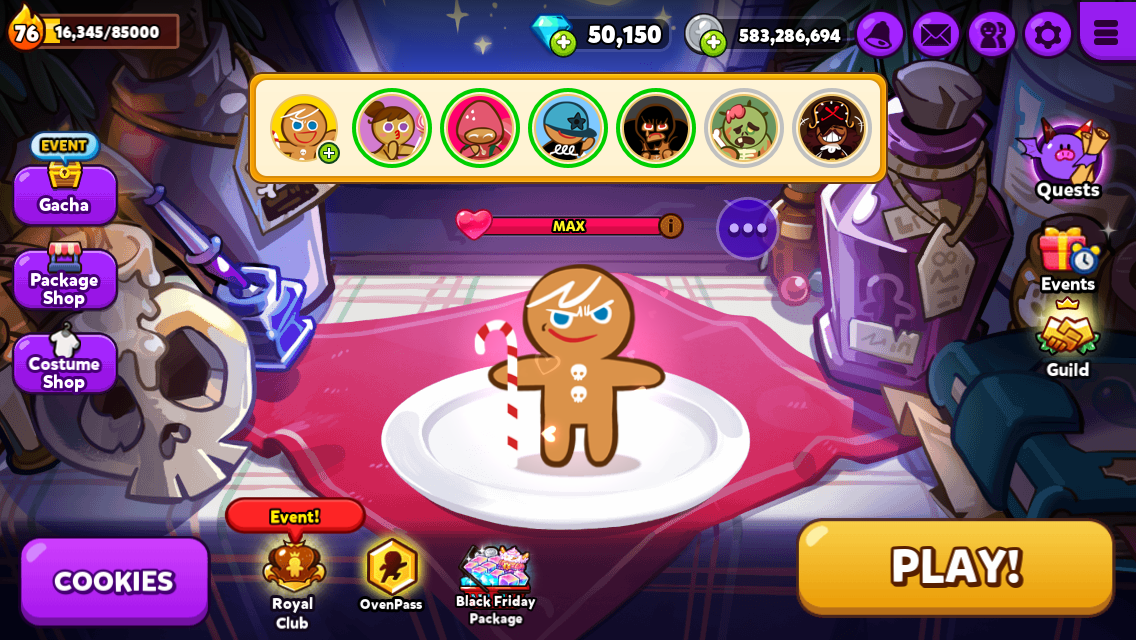Add more blue crystals with plus button
Viewport: 1136px width, 640px height.
click(563, 42)
